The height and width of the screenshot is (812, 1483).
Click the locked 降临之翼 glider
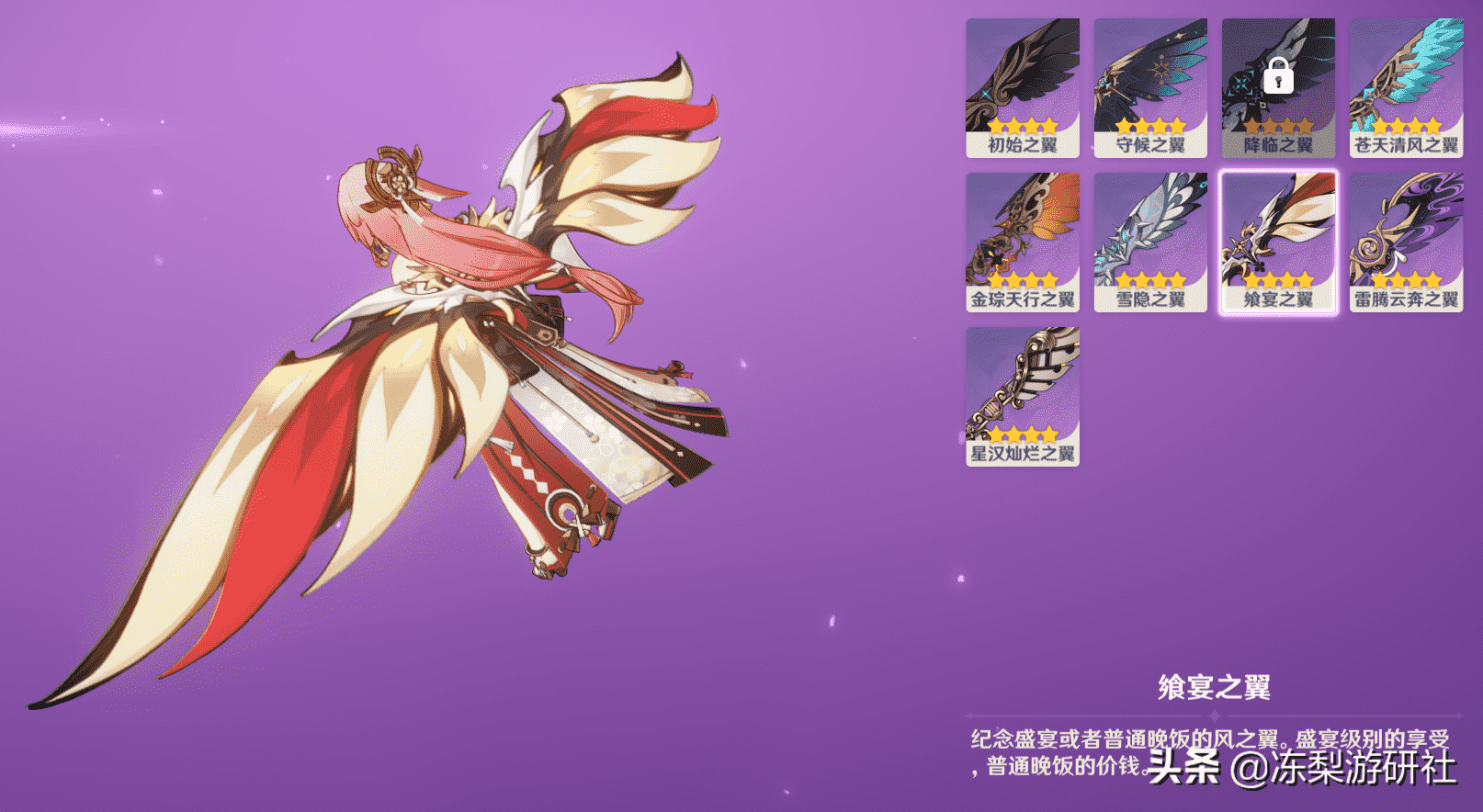click(x=1278, y=87)
